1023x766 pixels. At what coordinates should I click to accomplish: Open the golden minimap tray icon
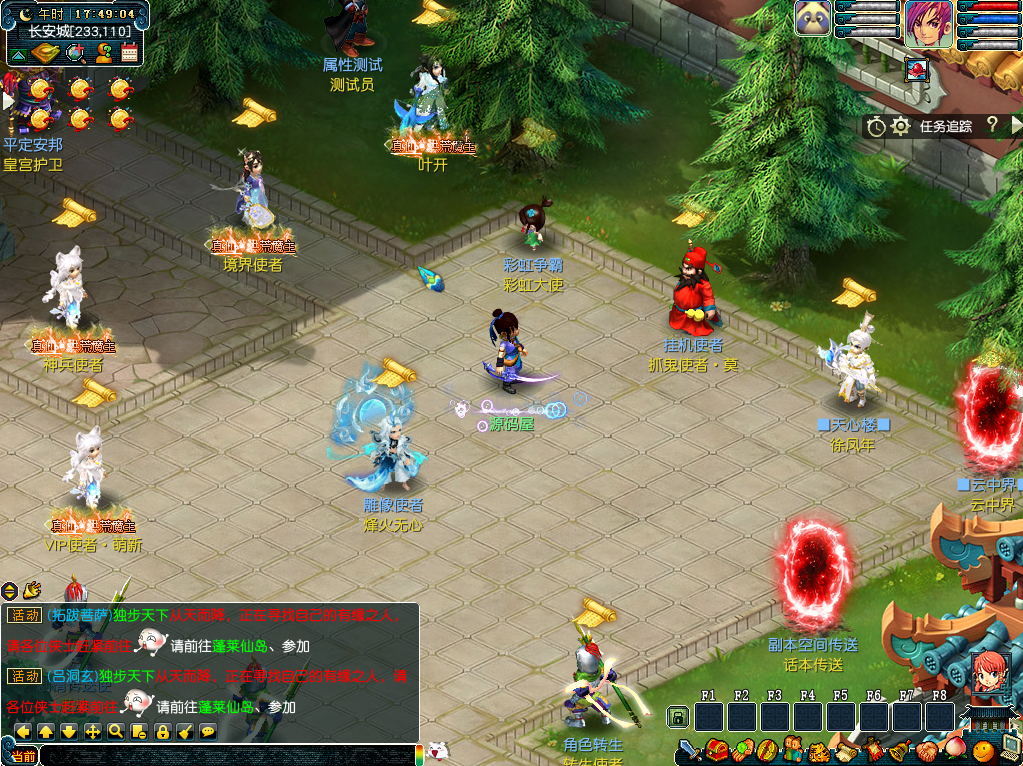click(x=46, y=52)
